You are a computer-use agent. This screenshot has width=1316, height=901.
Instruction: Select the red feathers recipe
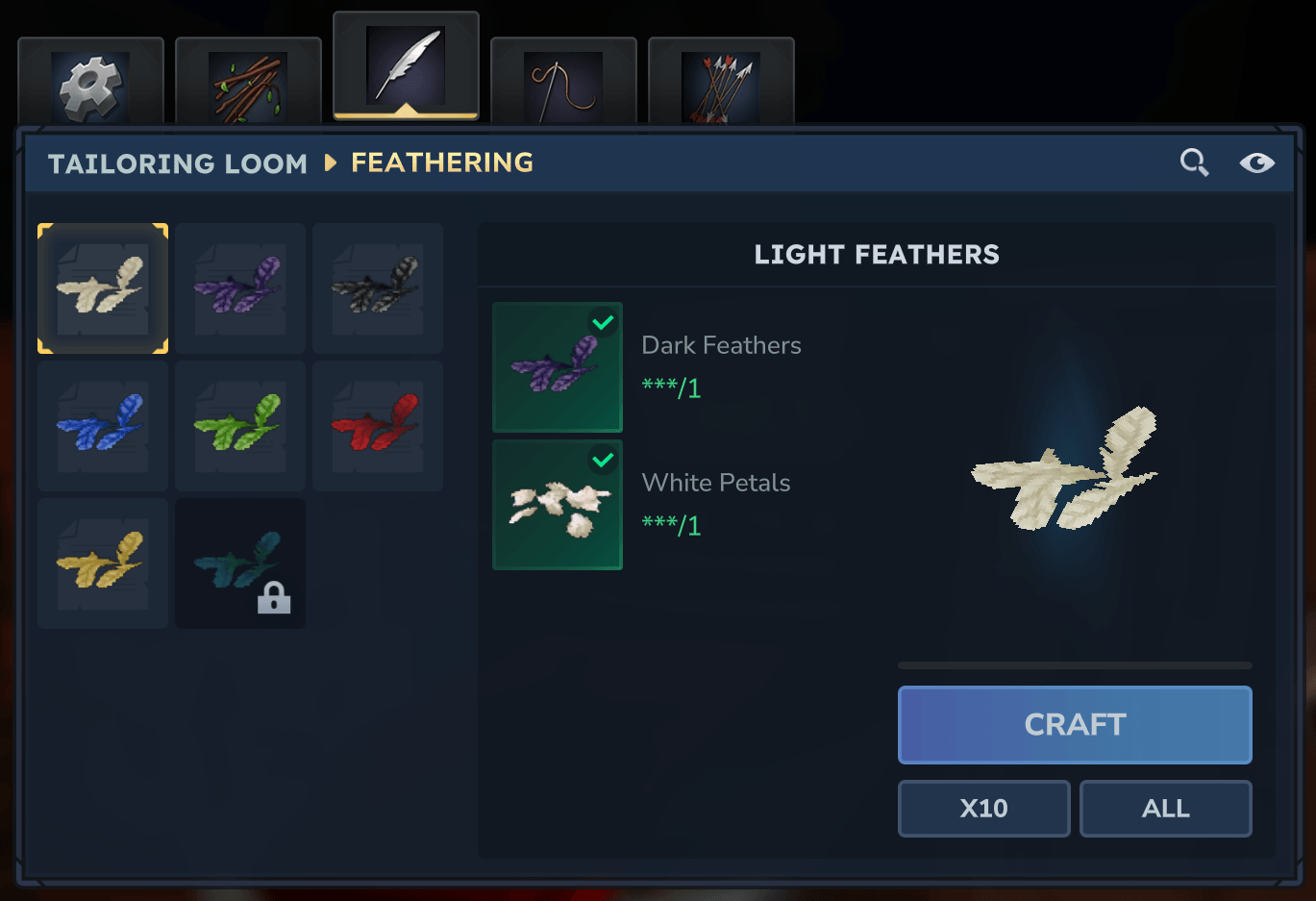[x=378, y=426]
